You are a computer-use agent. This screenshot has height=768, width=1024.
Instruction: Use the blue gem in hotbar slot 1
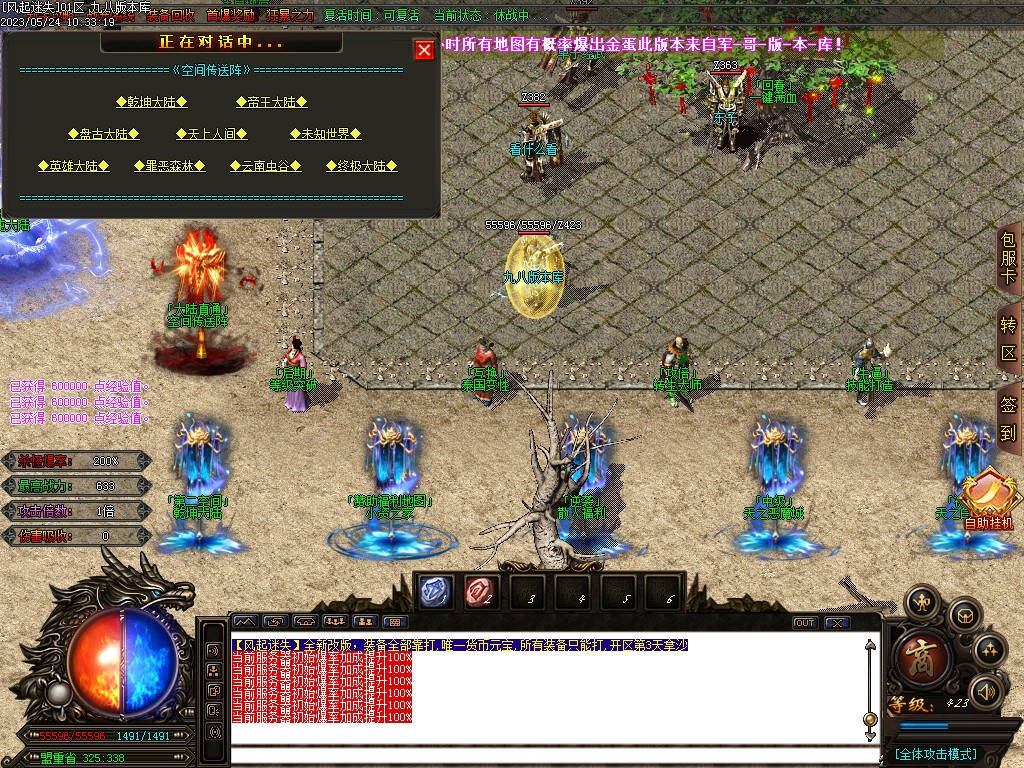pyautogui.click(x=435, y=593)
